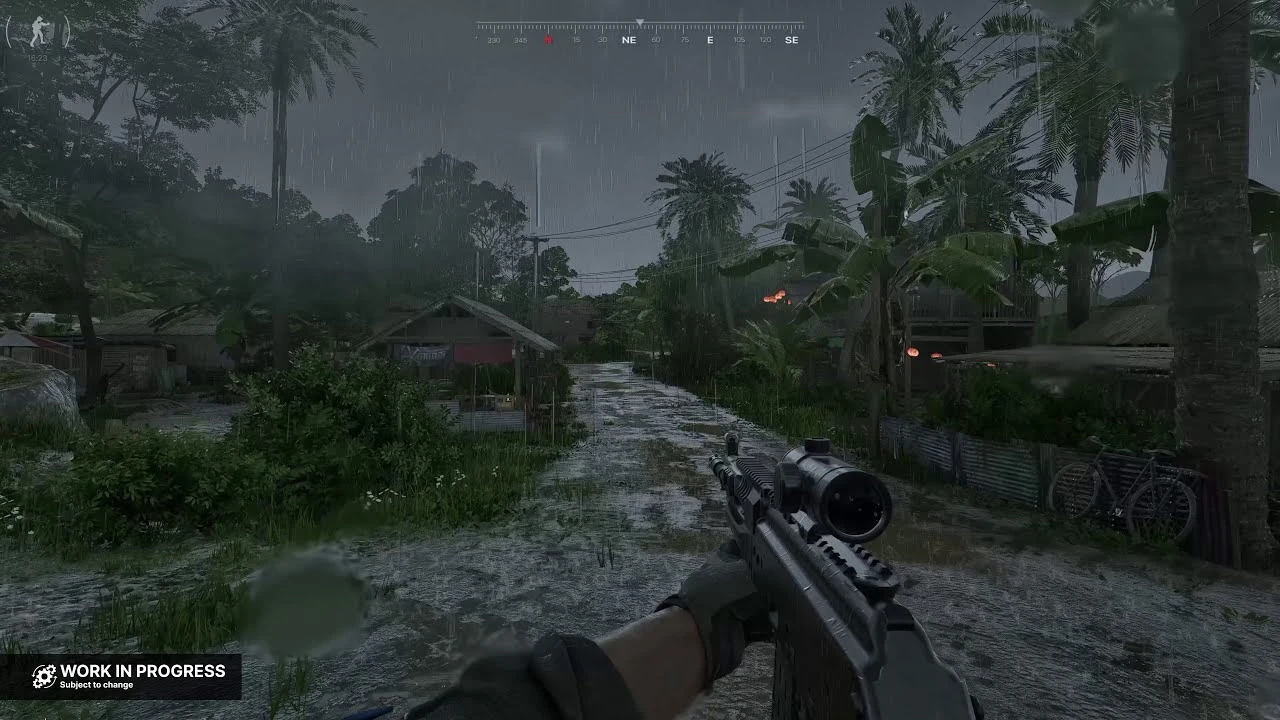Expand the 60 tick on the compass

pos(656,38)
